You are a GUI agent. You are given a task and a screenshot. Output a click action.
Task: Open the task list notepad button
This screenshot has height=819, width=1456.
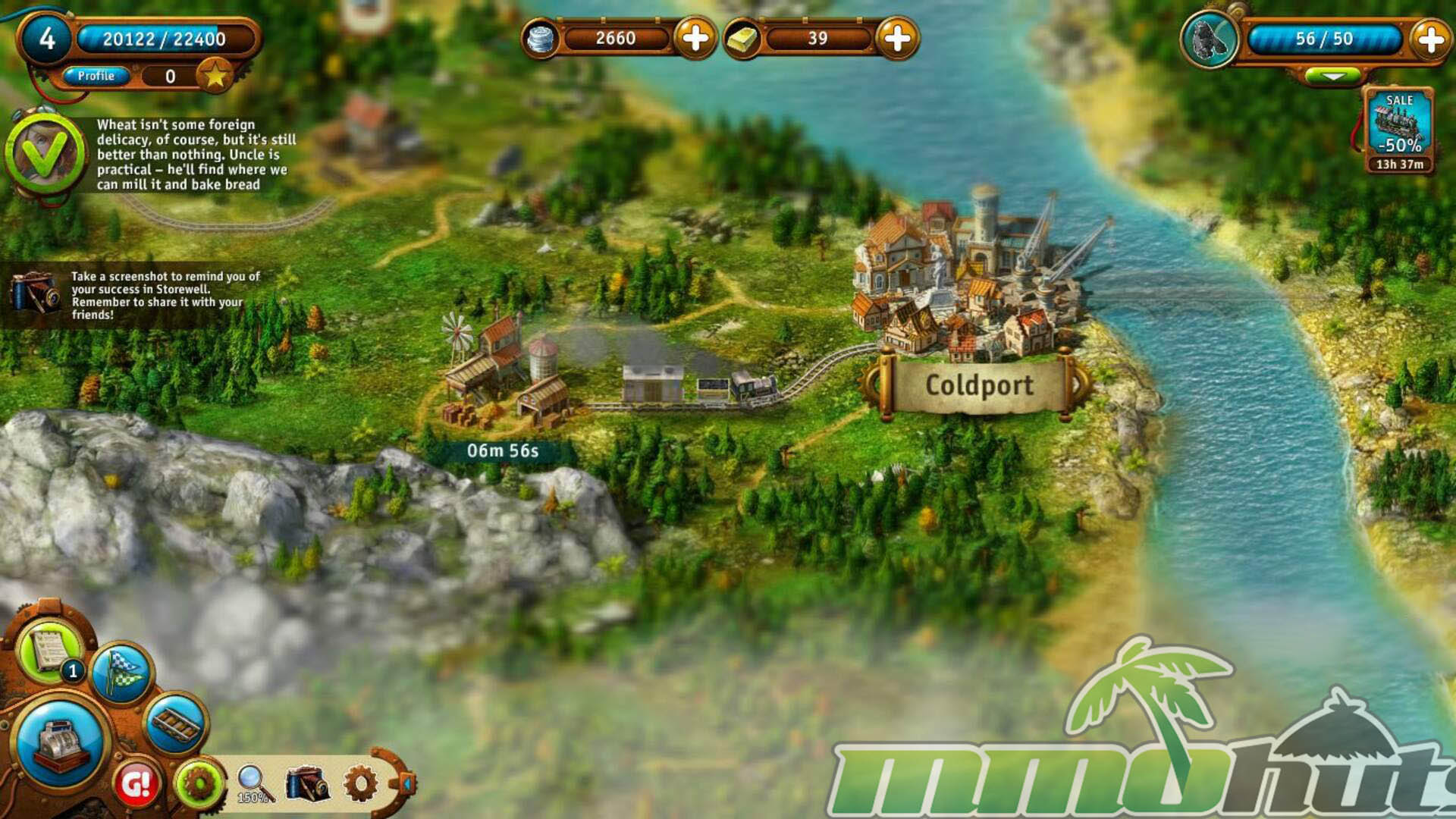50,650
